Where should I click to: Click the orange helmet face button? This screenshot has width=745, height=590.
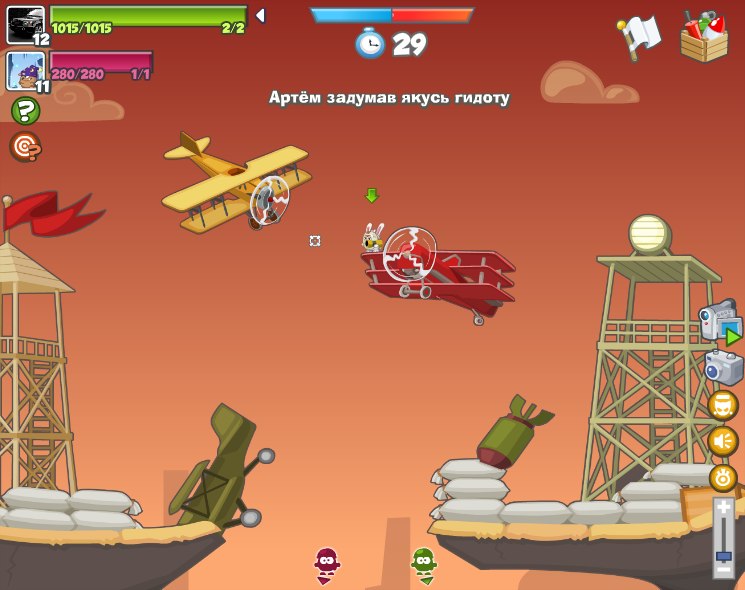point(723,405)
